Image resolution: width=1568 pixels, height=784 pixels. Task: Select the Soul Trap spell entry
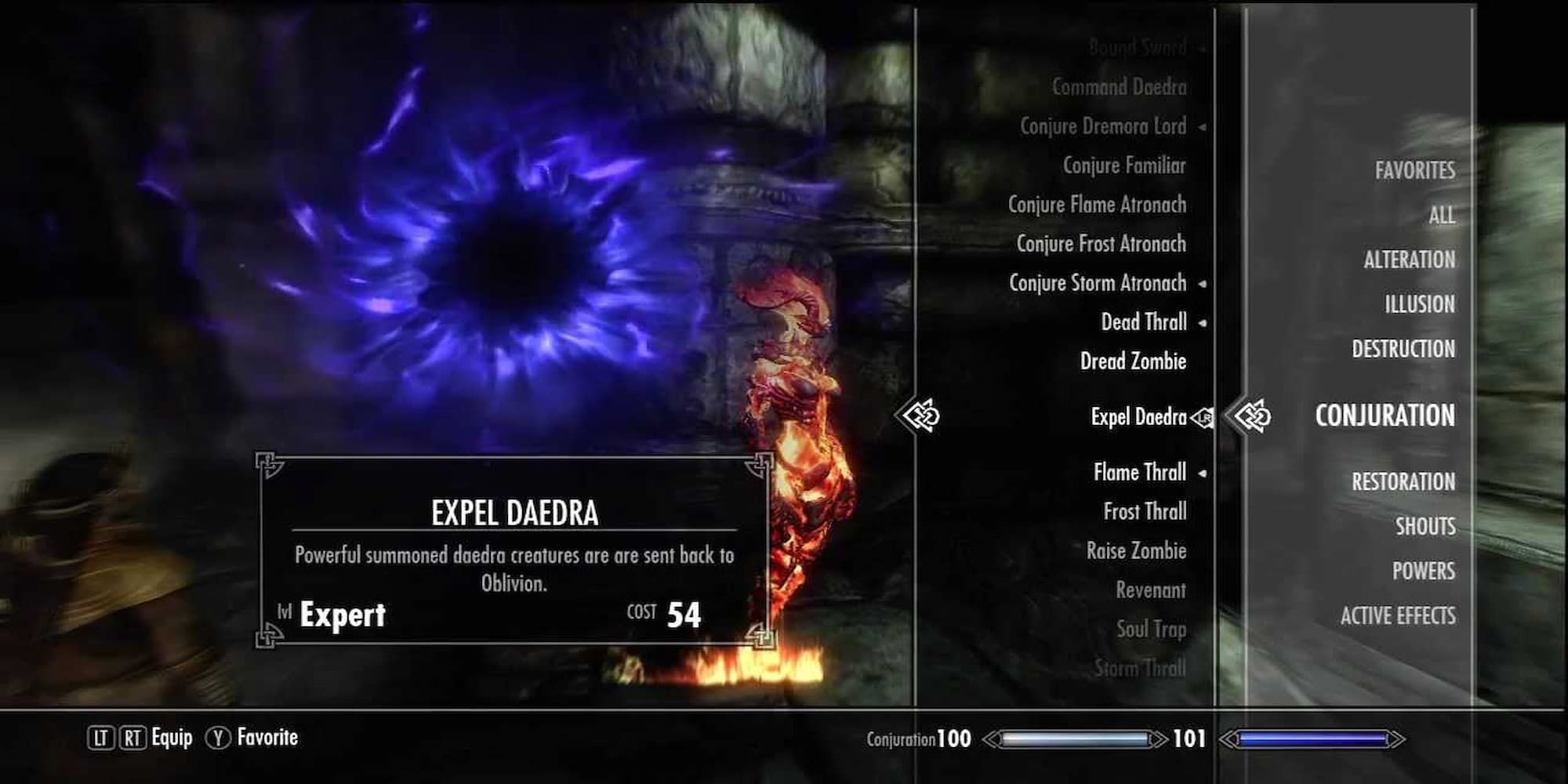click(1149, 629)
